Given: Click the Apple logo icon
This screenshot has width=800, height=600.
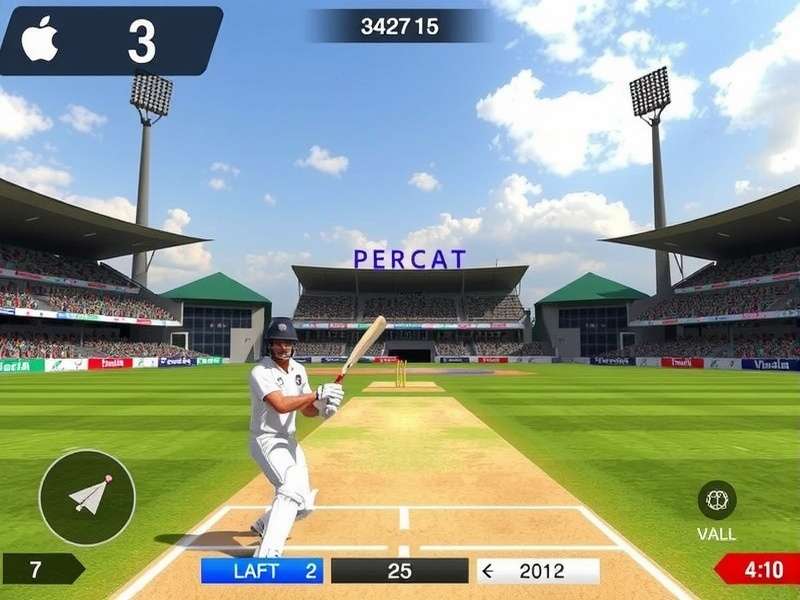Looking at the screenshot, I should click(41, 39).
